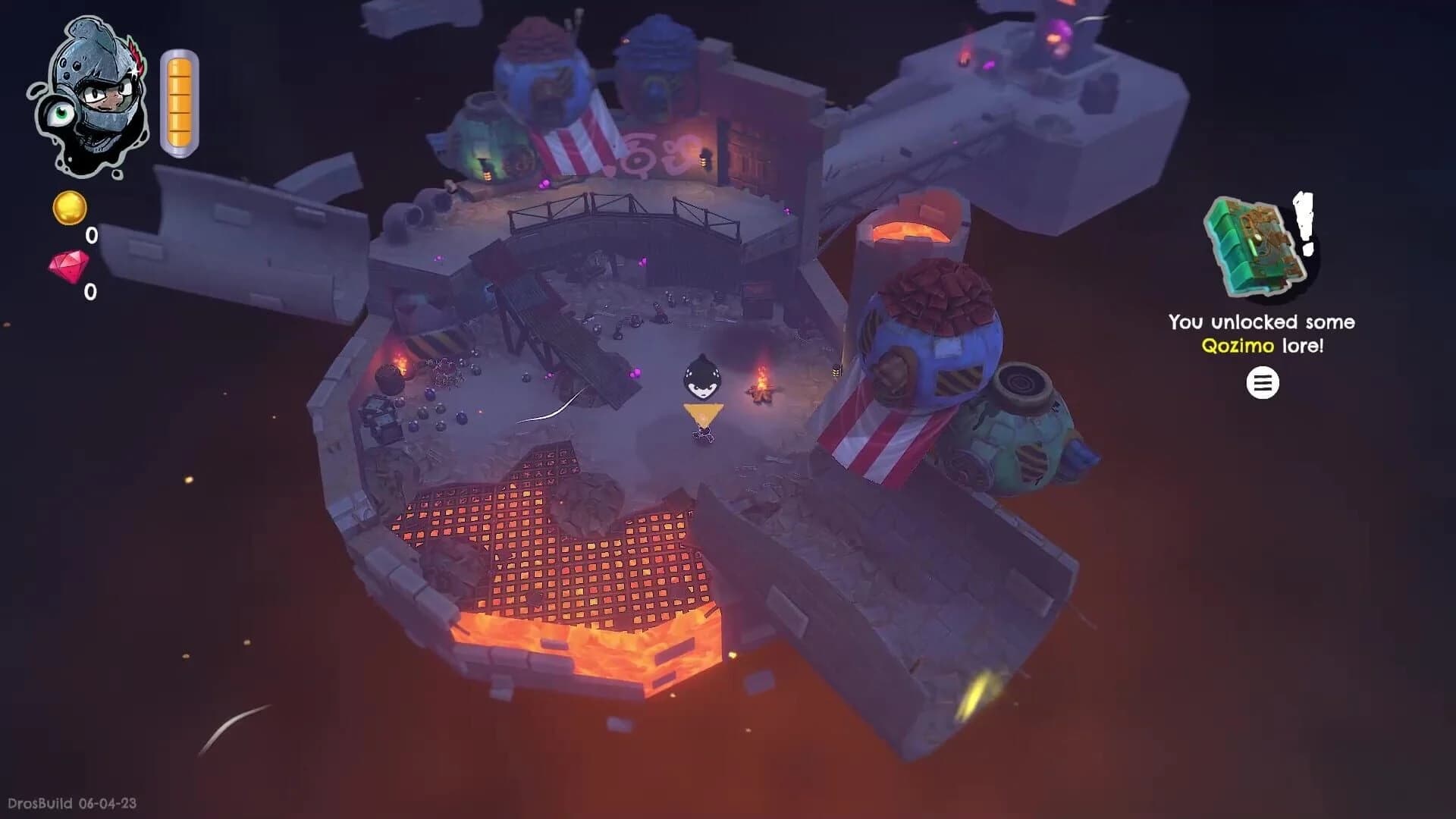Click the yellow arrow marker above the player
Screen dimensions: 1456x819
pos(703,413)
